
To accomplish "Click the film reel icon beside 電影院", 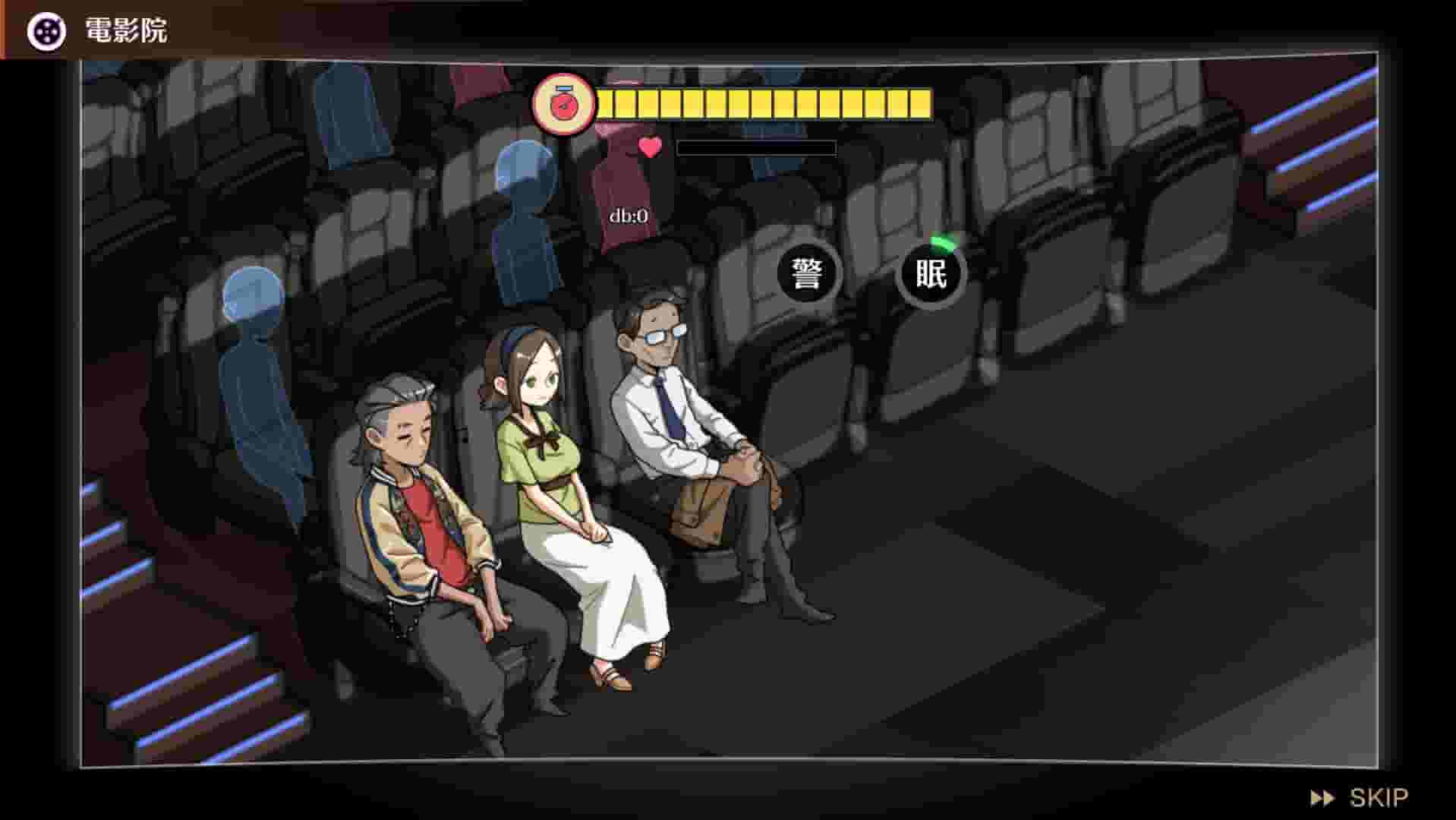I will tap(46, 30).
